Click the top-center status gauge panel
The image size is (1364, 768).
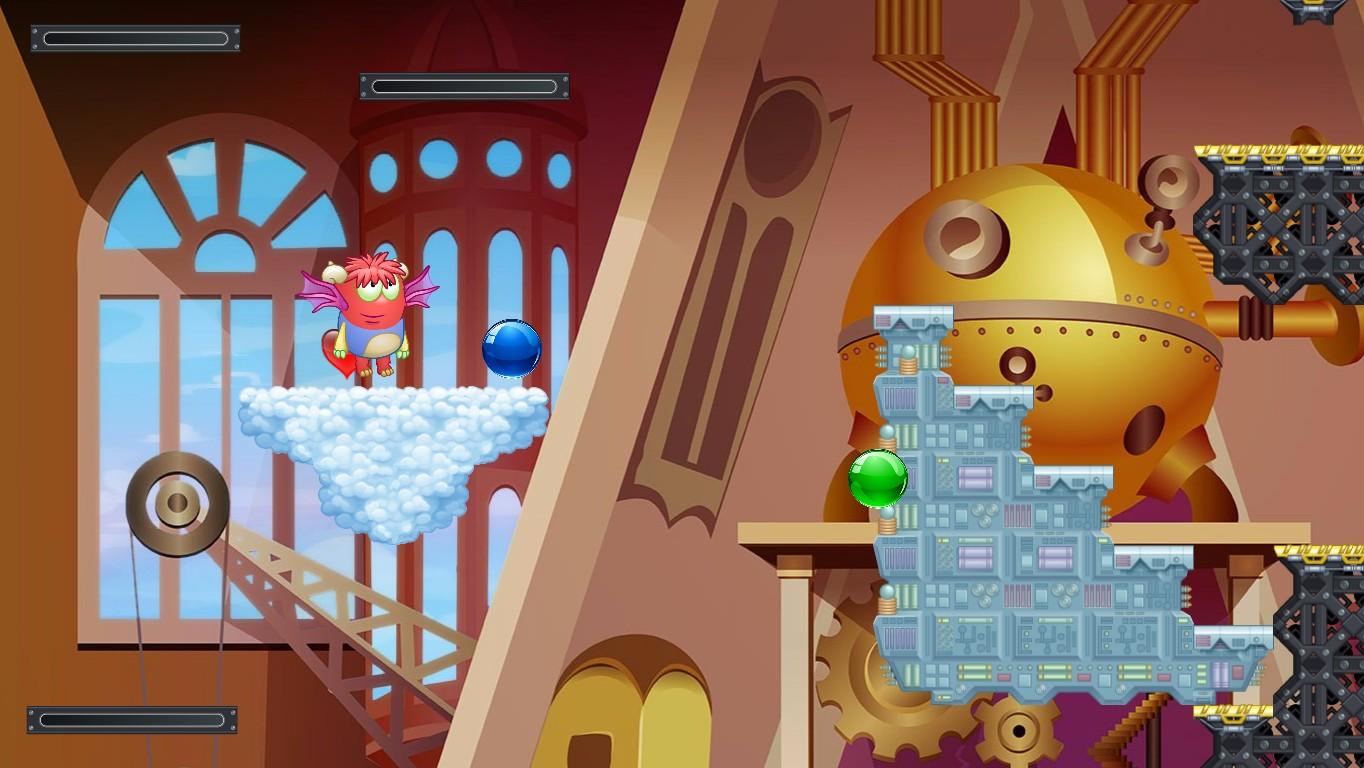coord(463,86)
